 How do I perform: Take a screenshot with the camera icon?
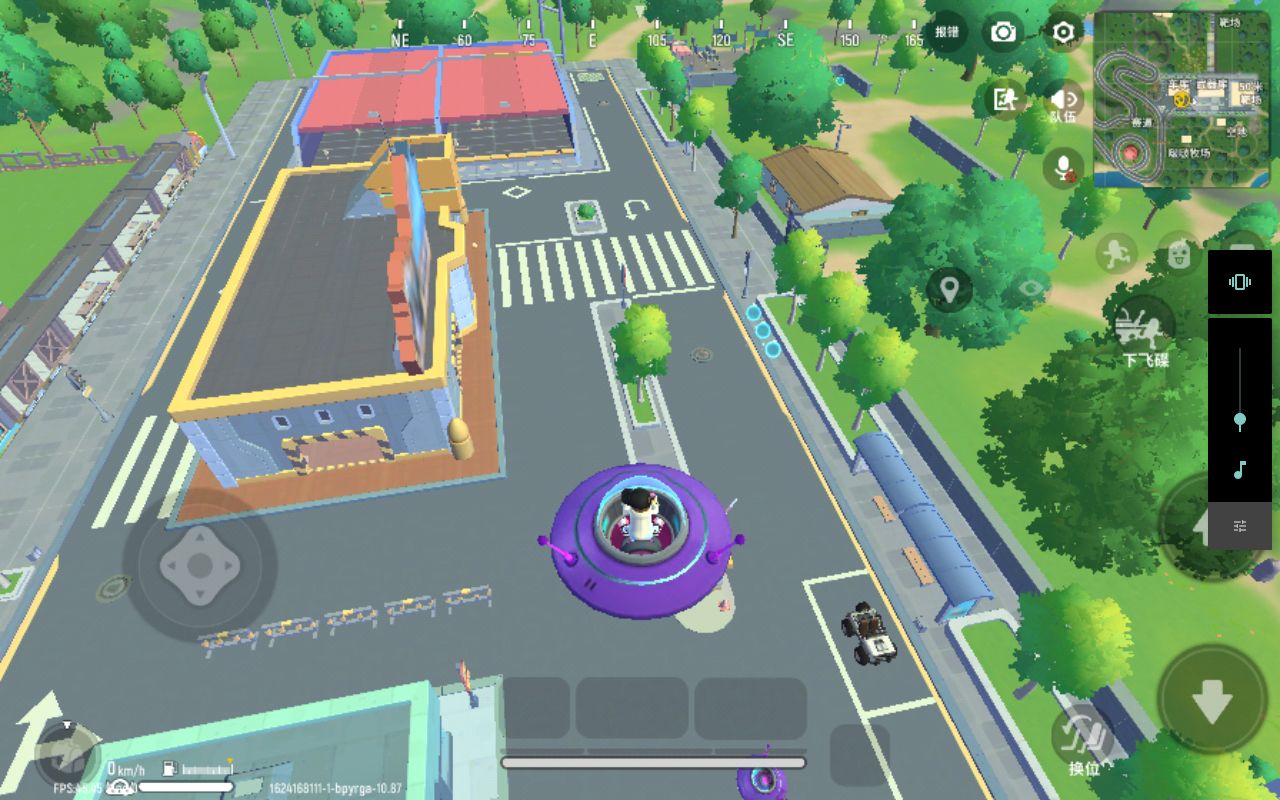tap(1002, 32)
